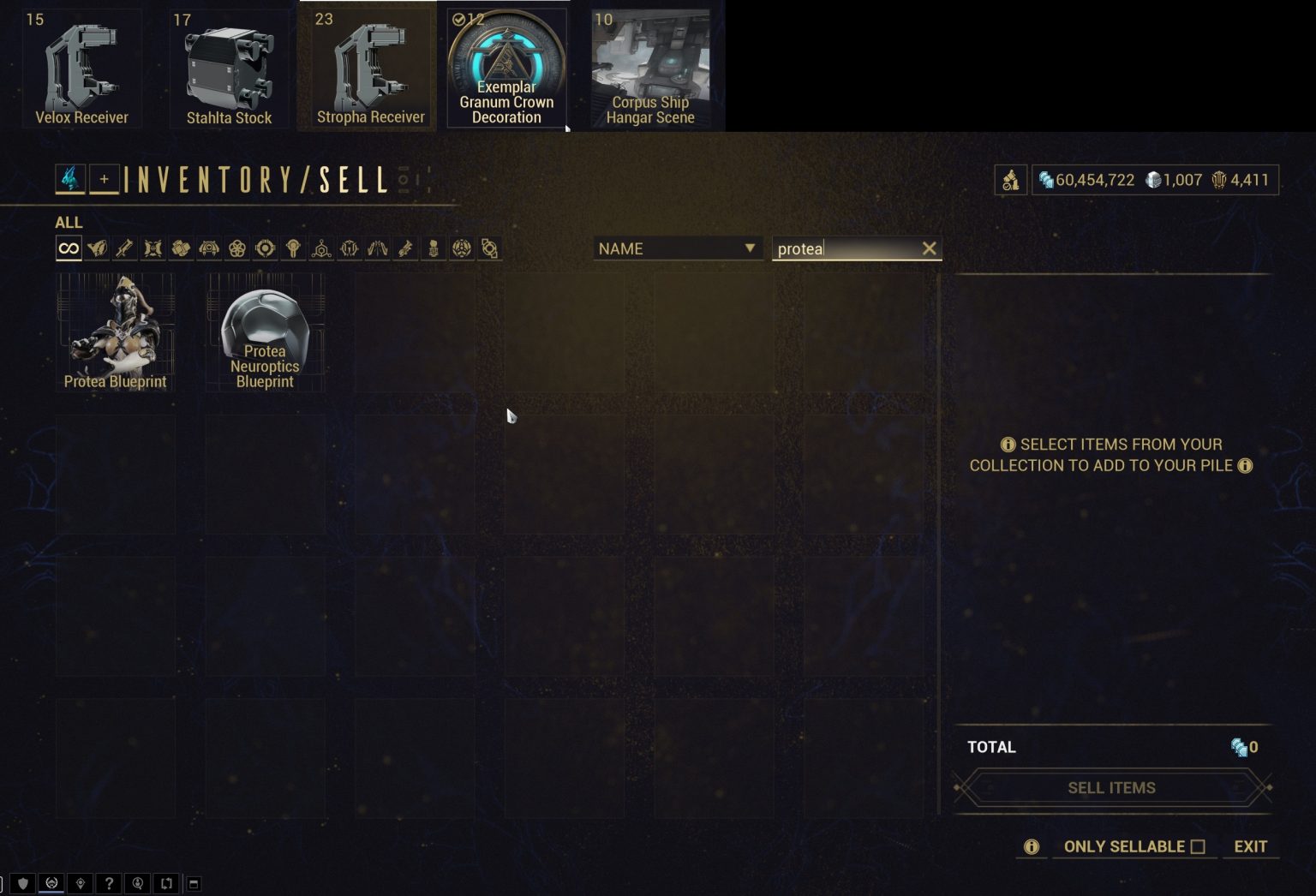Open the relics category filter icon
1316x896 pixels.
click(x=266, y=248)
